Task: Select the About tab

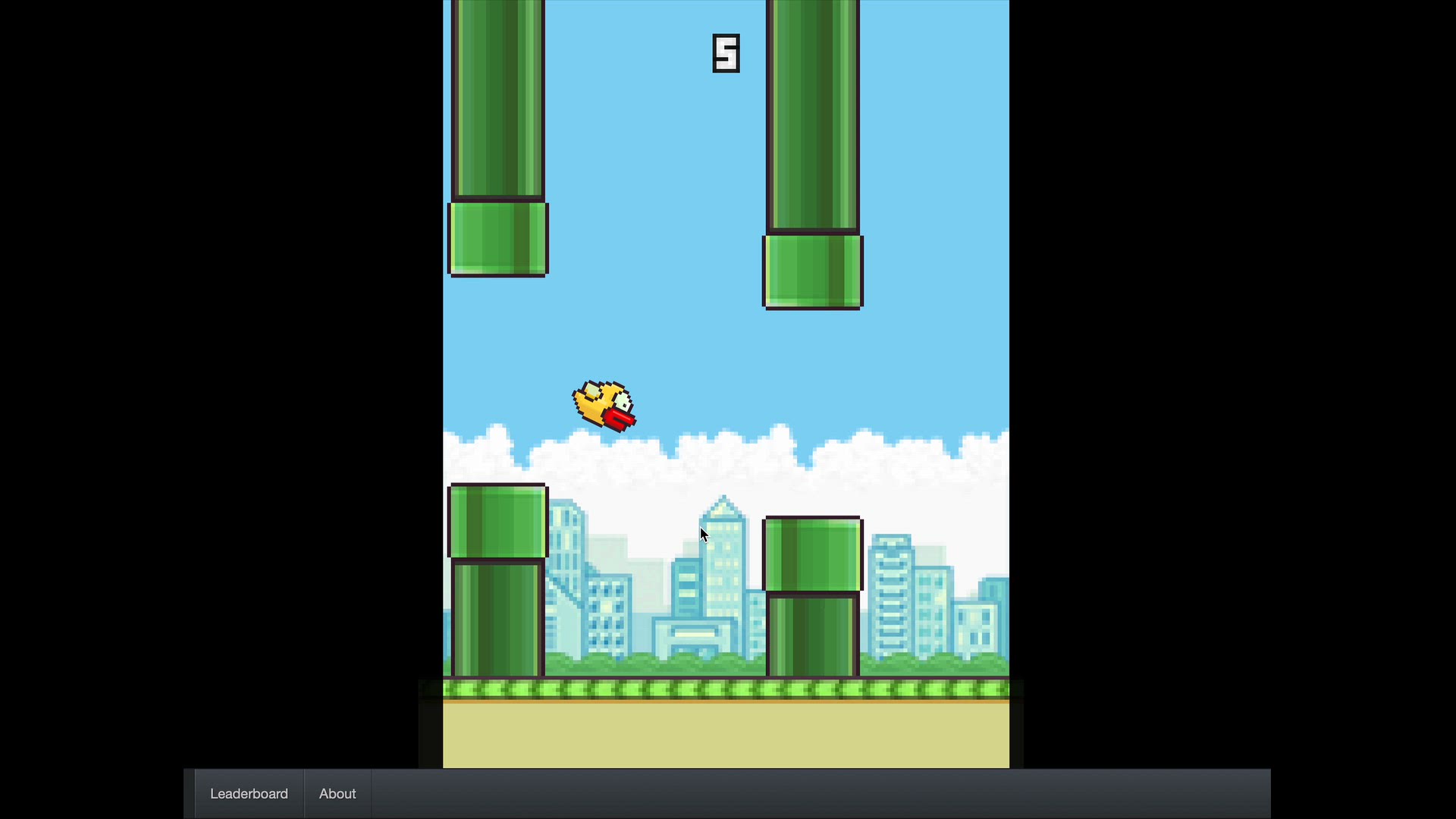Action: [x=337, y=793]
